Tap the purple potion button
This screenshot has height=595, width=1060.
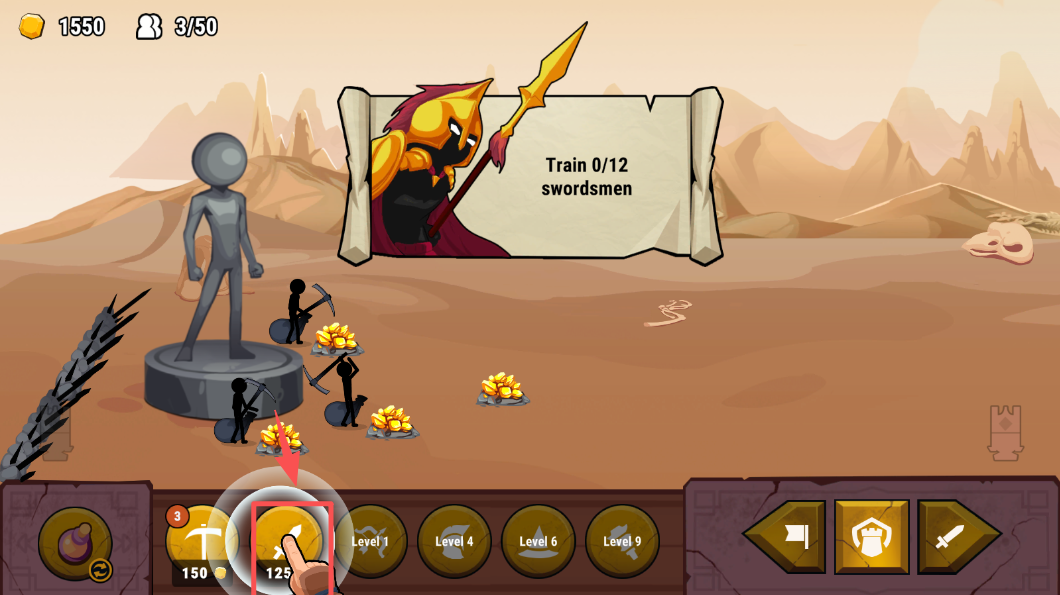pos(75,543)
